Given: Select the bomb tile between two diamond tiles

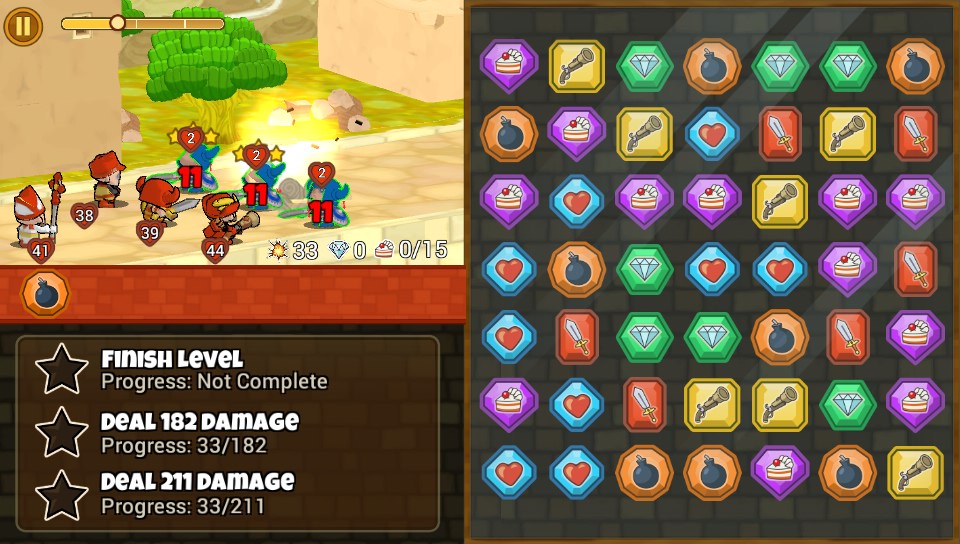Looking at the screenshot, I should pyautogui.click(x=713, y=66).
